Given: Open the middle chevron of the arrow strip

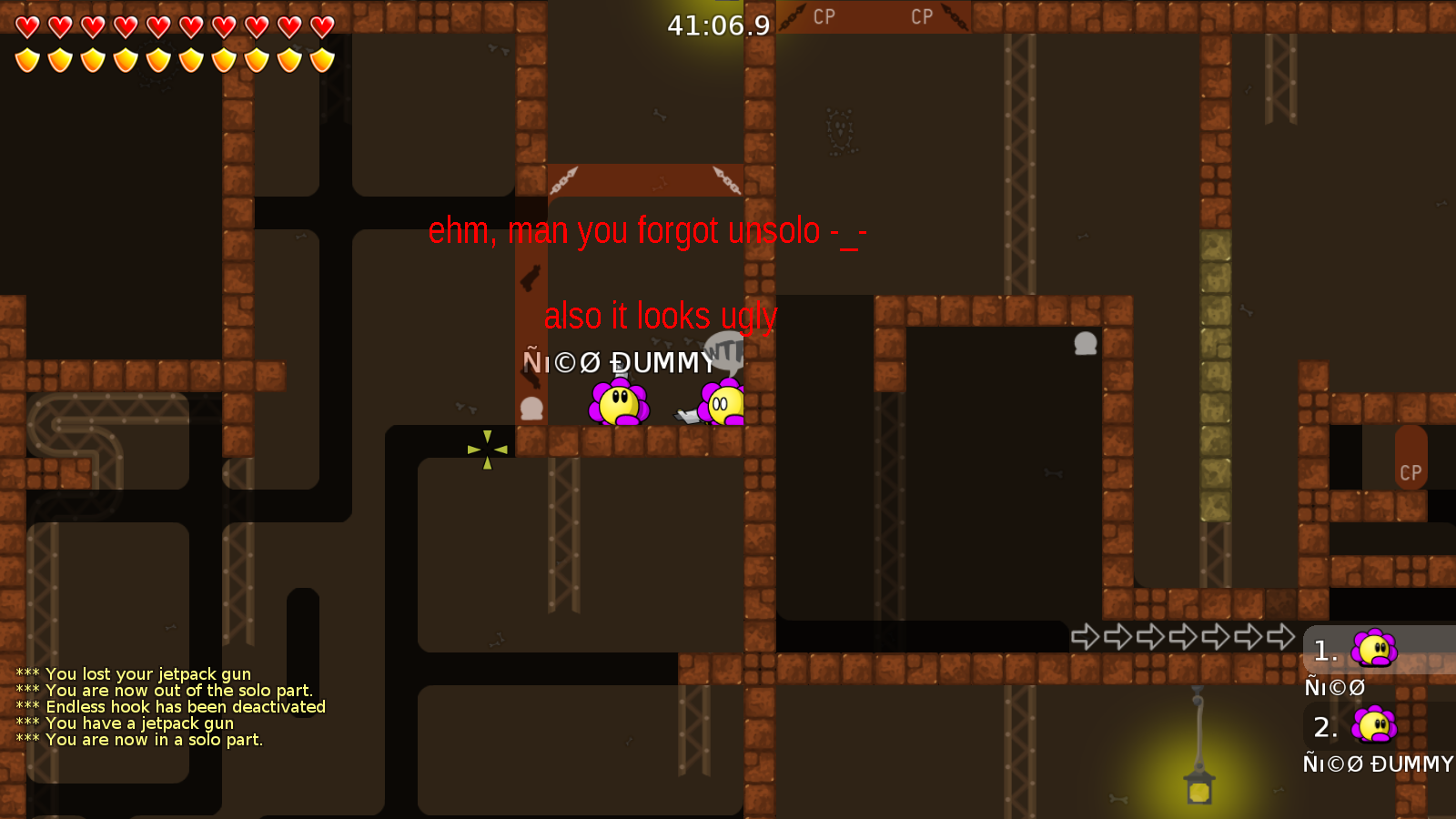Looking at the screenshot, I should (1183, 639).
